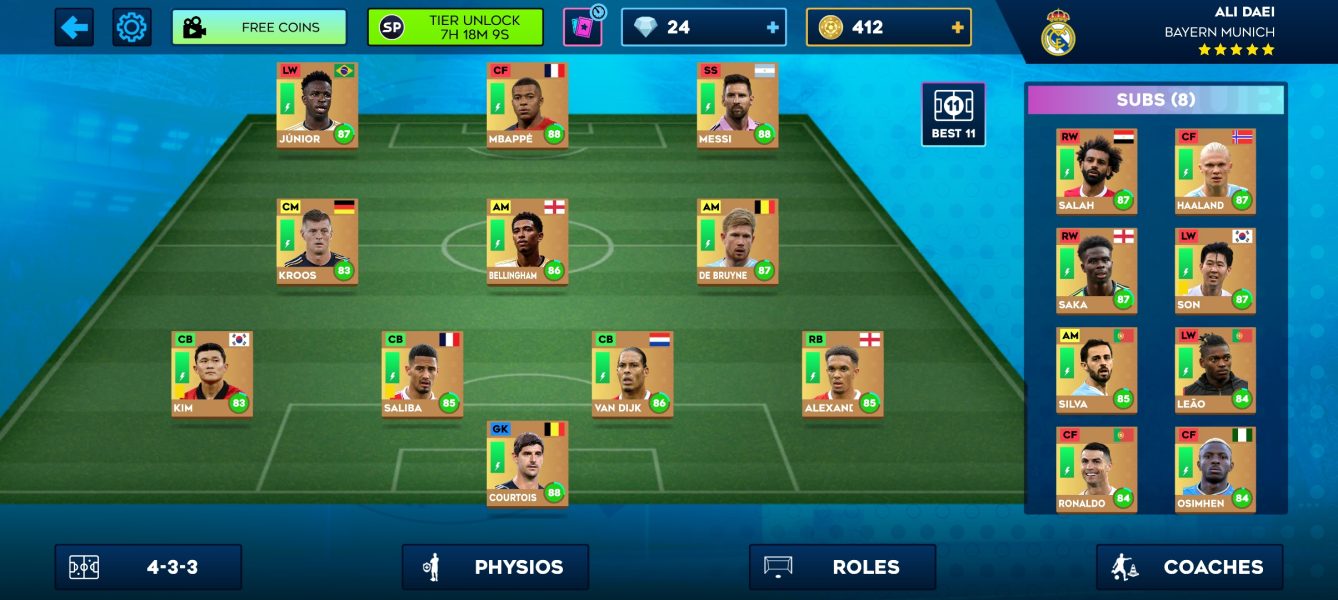This screenshot has height=600, width=1338.
Task: Auto-pick lineup with Best 11 button
Action: pyautogui.click(x=953, y=114)
